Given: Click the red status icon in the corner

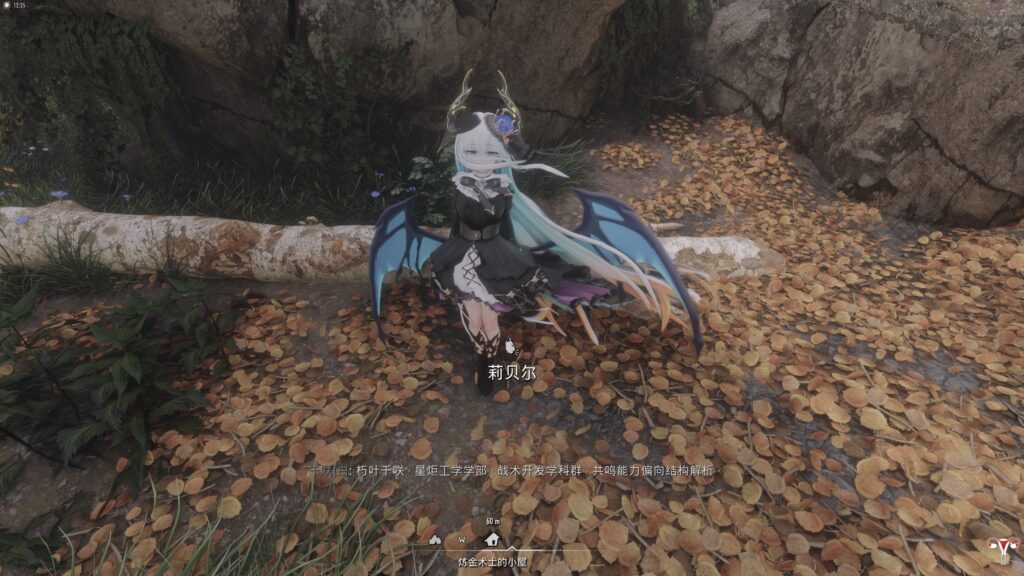Looking at the screenshot, I should [x=999, y=549].
